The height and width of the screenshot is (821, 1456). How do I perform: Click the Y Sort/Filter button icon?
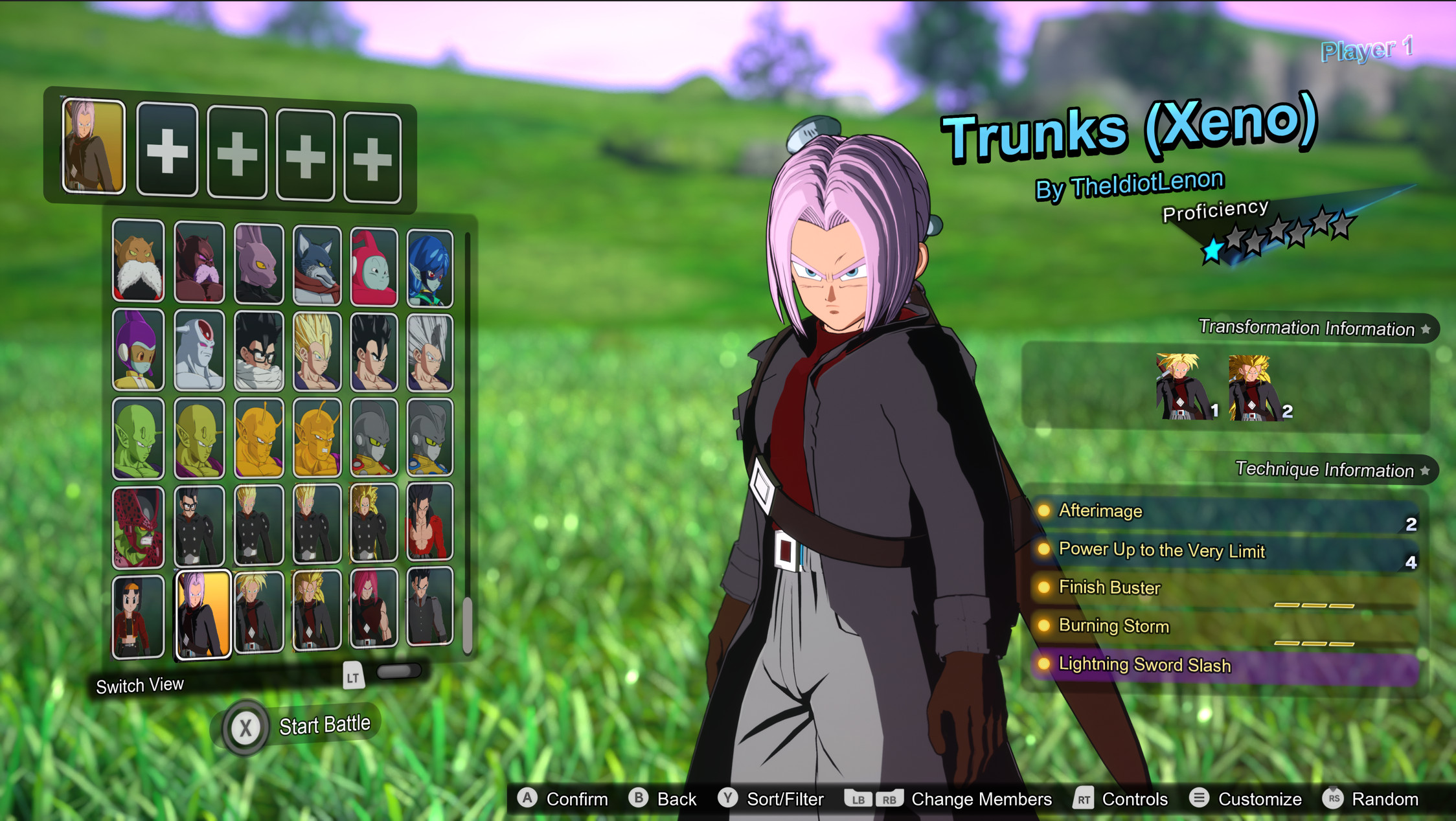pyautogui.click(x=728, y=799)
